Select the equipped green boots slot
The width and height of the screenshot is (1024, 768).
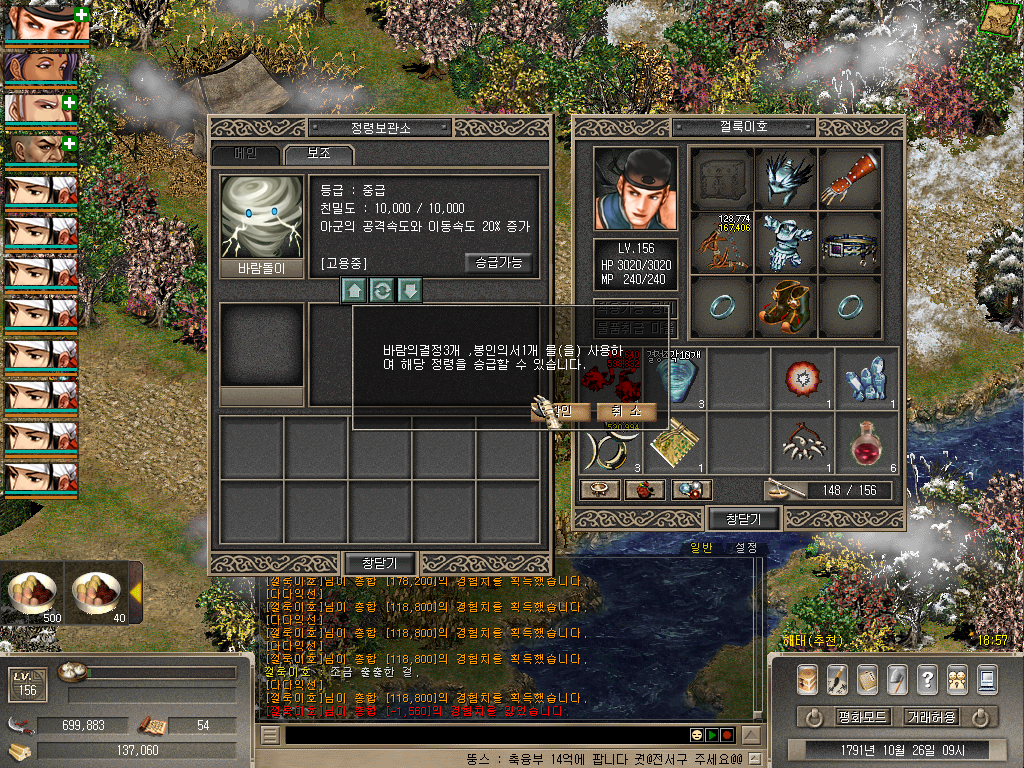[x=785, y=306]
